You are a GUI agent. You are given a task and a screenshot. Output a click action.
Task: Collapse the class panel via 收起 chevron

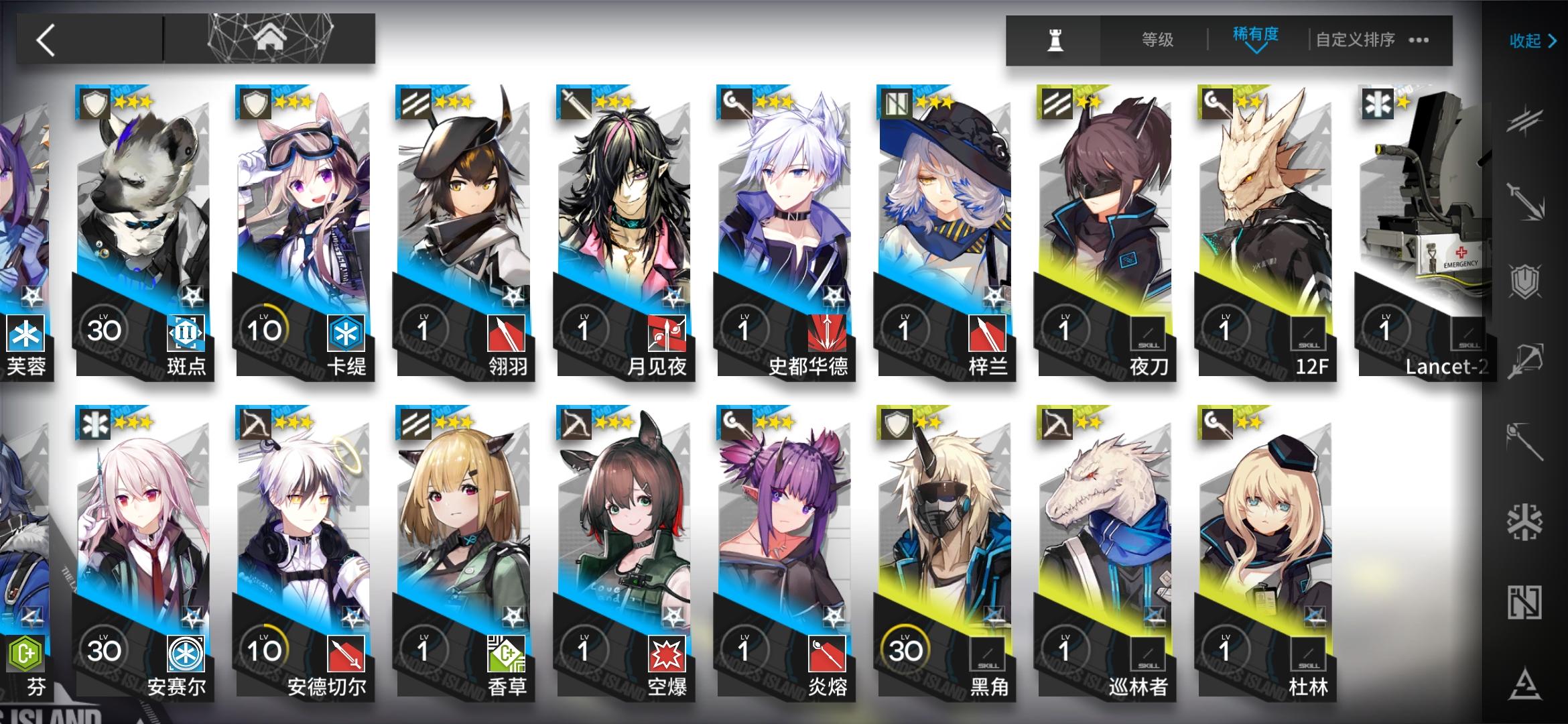click(x=1533, y=40)
